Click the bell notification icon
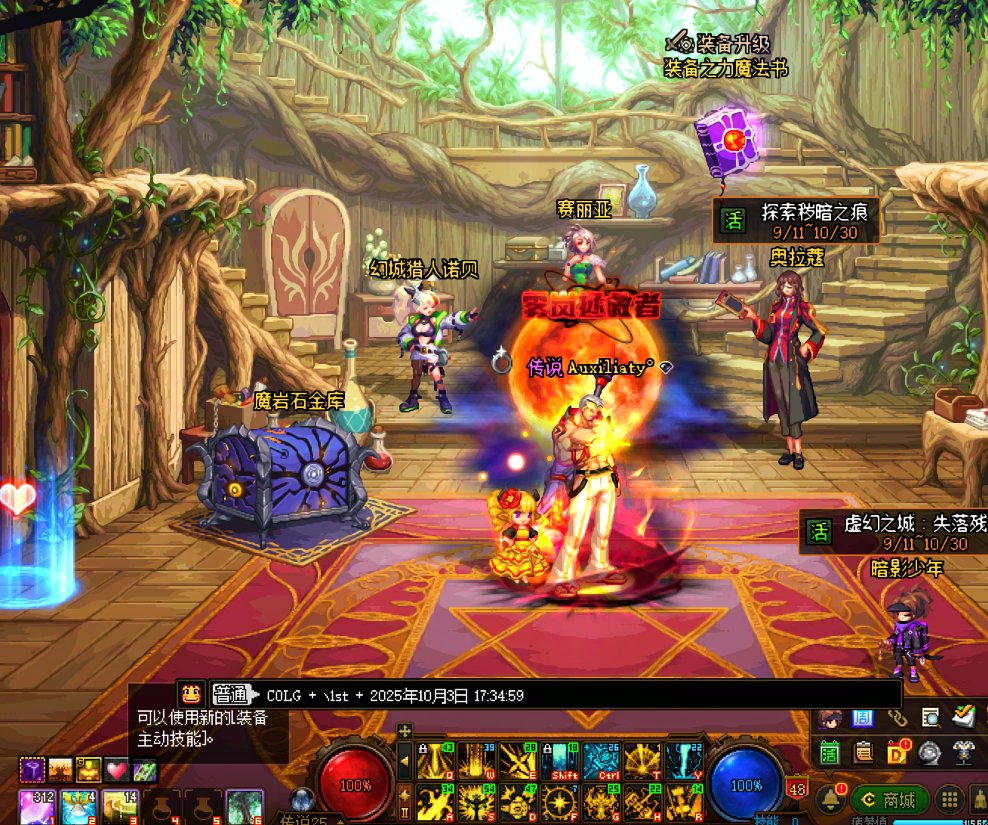 tap(829, 800)
